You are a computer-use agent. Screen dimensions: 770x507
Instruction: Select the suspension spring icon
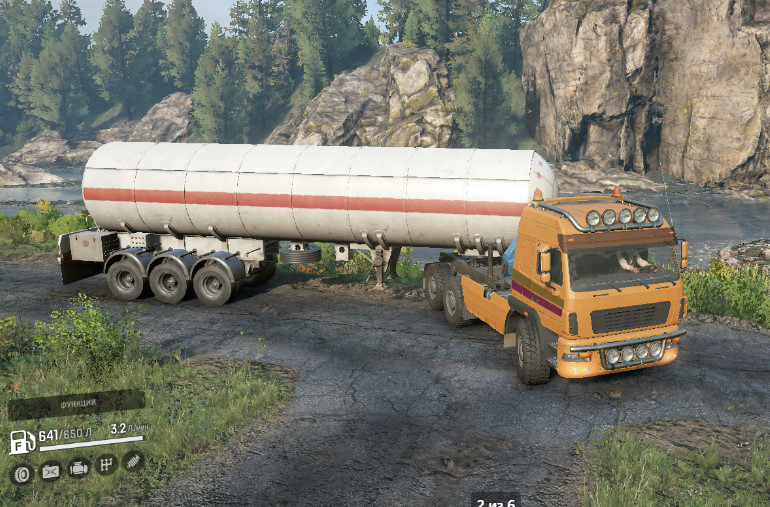point(133,460)
